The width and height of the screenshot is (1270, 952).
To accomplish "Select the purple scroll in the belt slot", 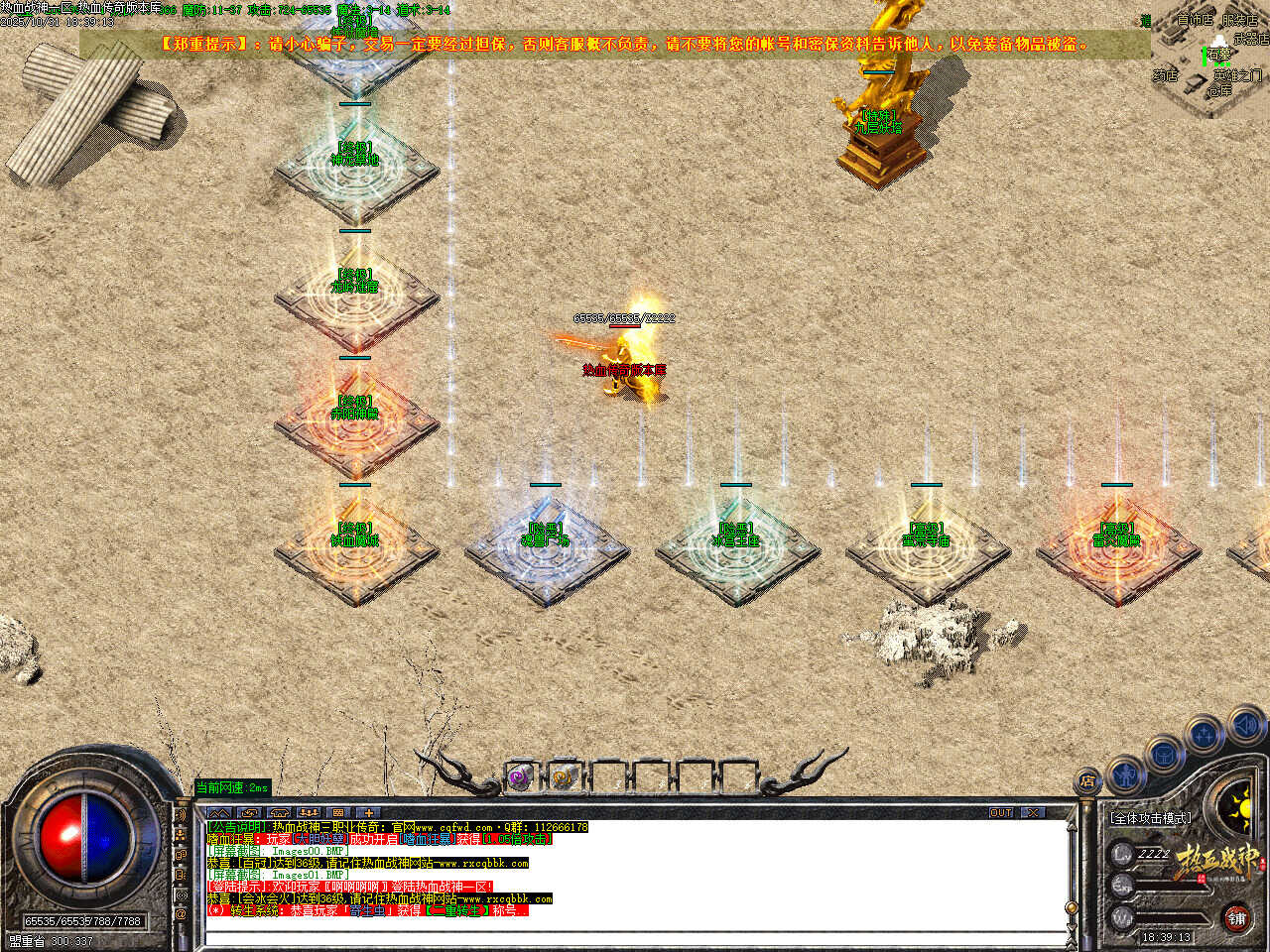I will tap(520, 778).
